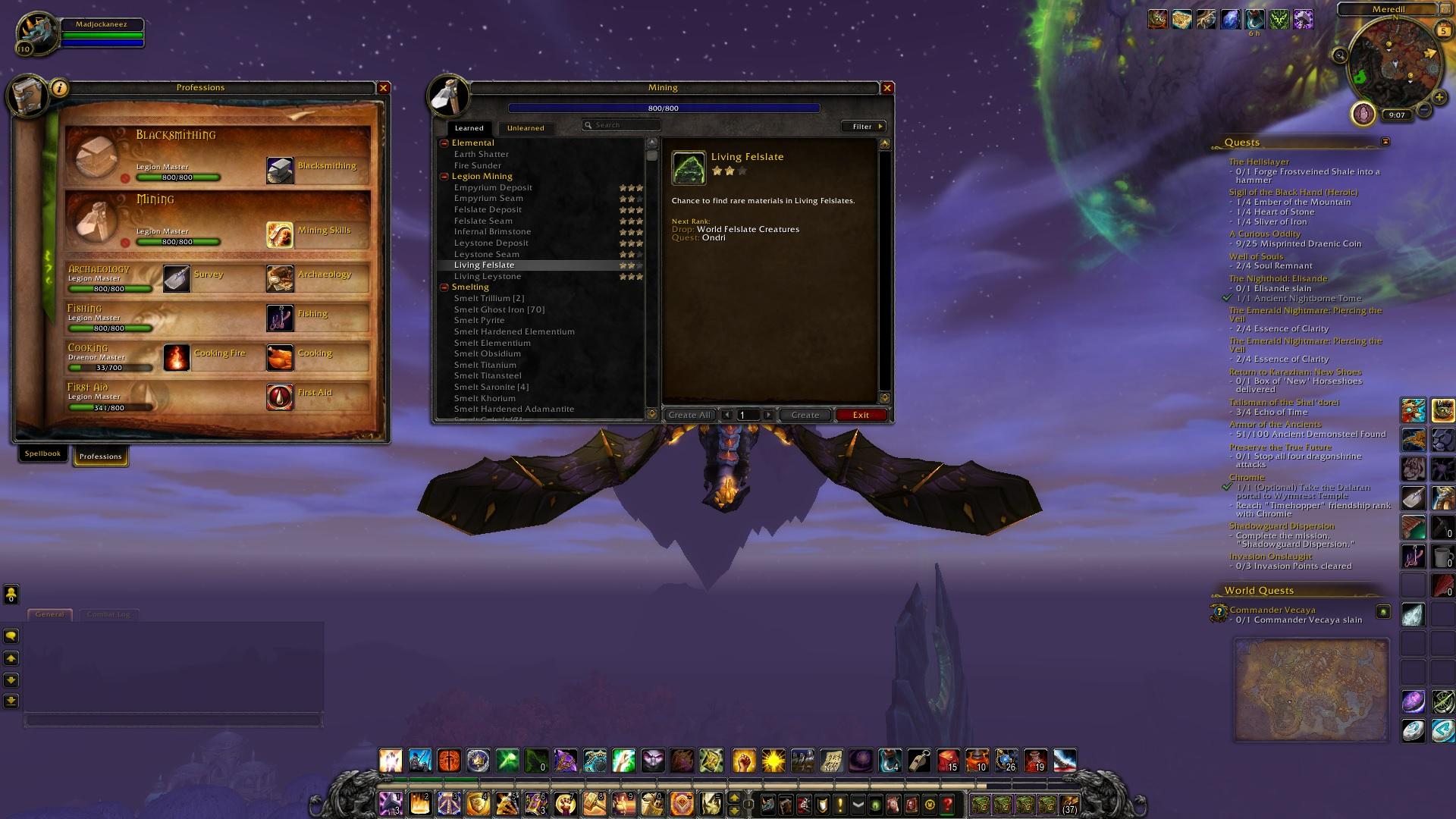Click the Exit button in Mining
Image resolution: width=1456 pixels, height=819 pixels.
861,415
